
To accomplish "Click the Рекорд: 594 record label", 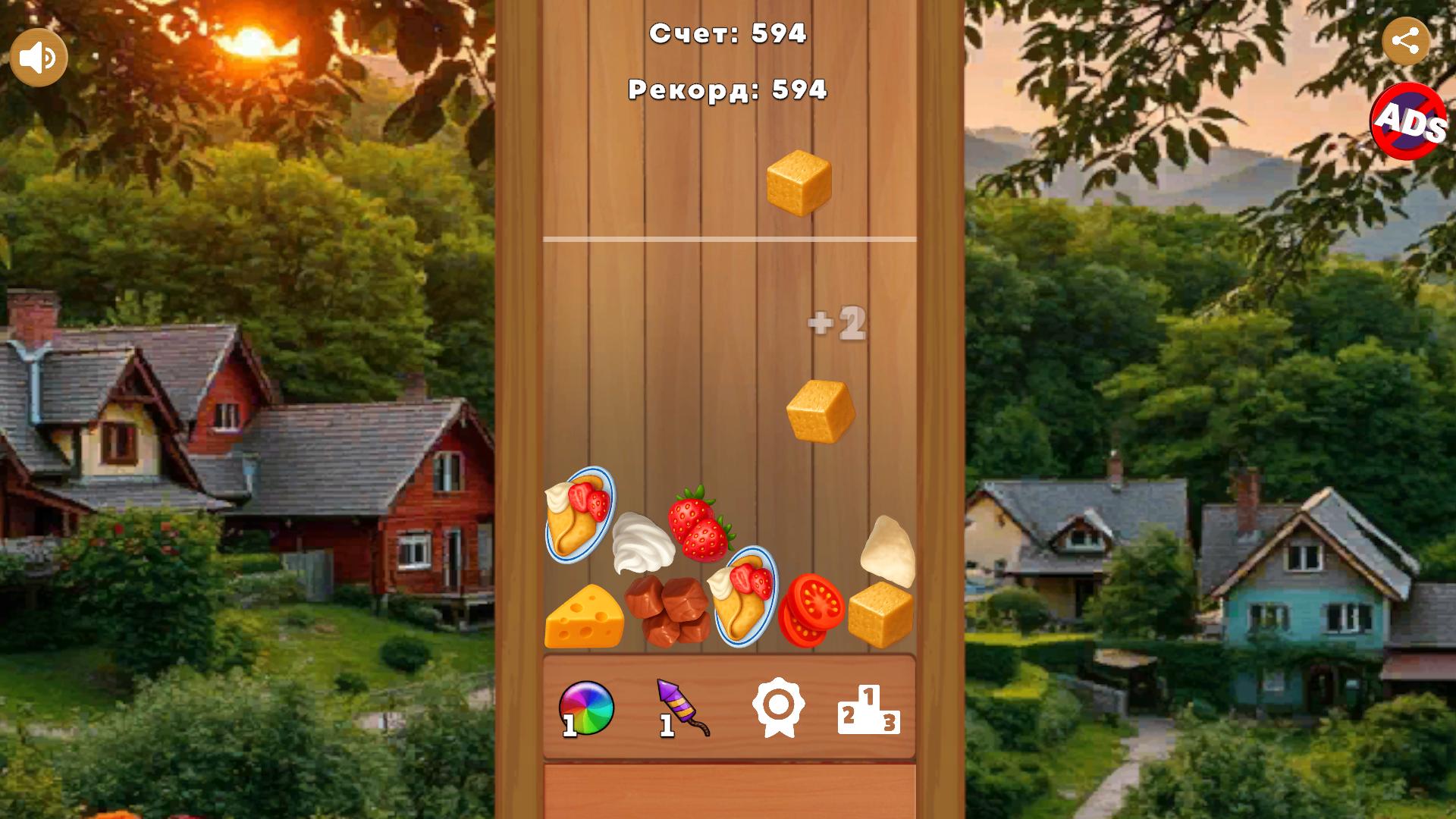I will [x=726, y=91].
